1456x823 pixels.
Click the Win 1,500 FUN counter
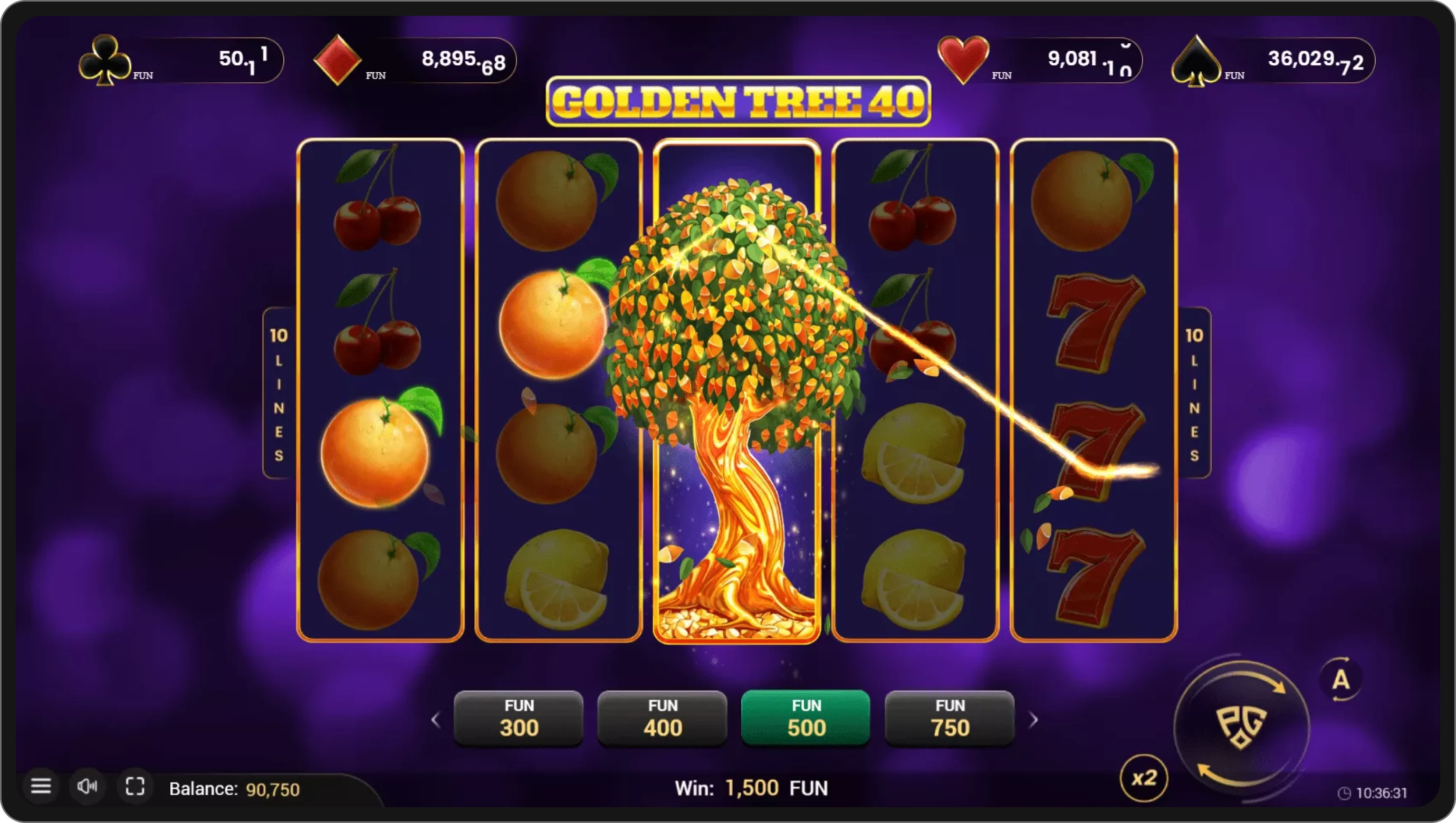point(752,788)
